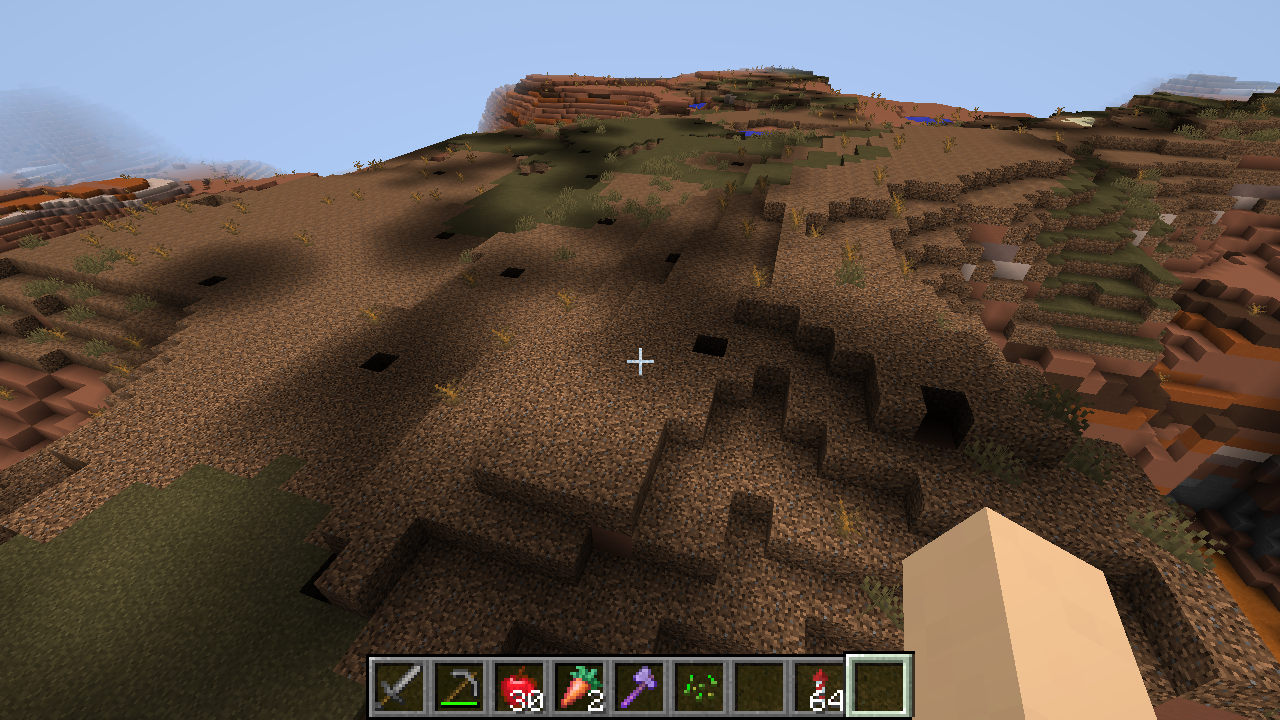Pick the carrot slot in the hotbar
Image resolution: width=1280 pixels, height=720 pixels.
[578, 686]
